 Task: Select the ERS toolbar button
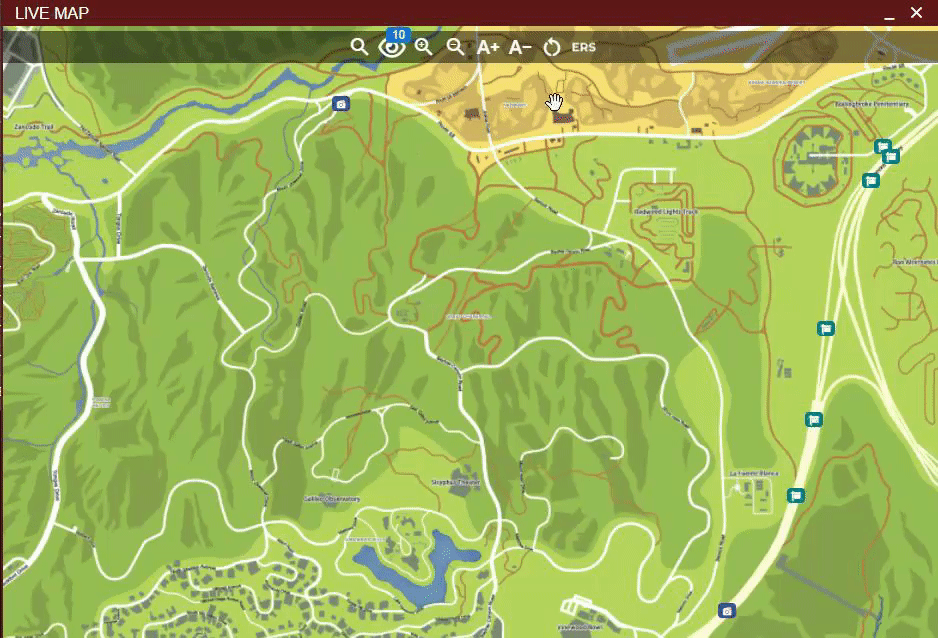coord(582,47)
